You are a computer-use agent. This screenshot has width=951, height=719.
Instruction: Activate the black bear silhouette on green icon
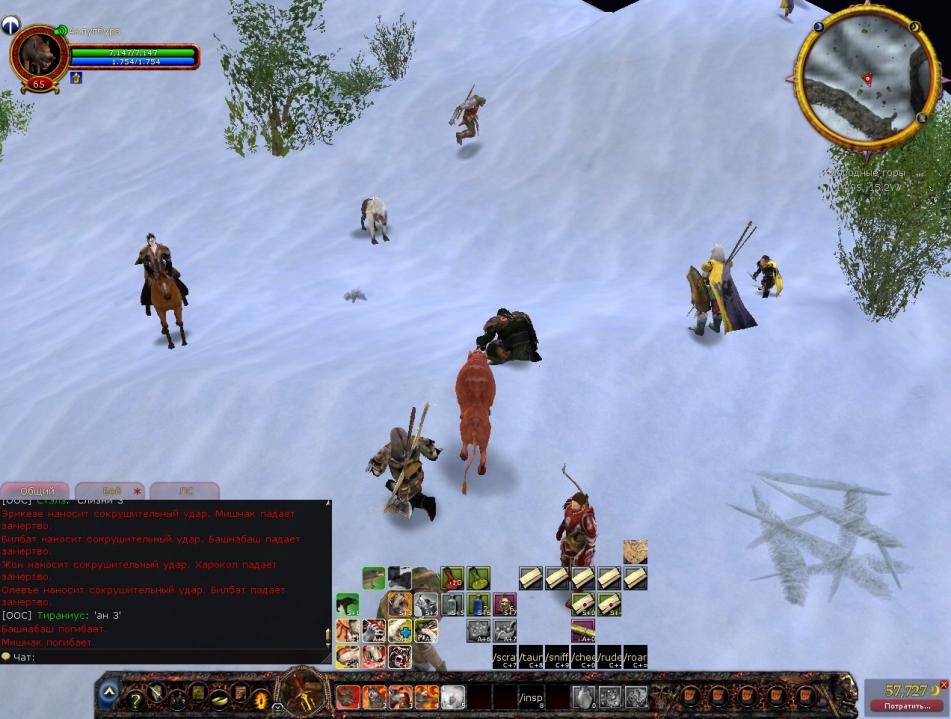[347, 605]
